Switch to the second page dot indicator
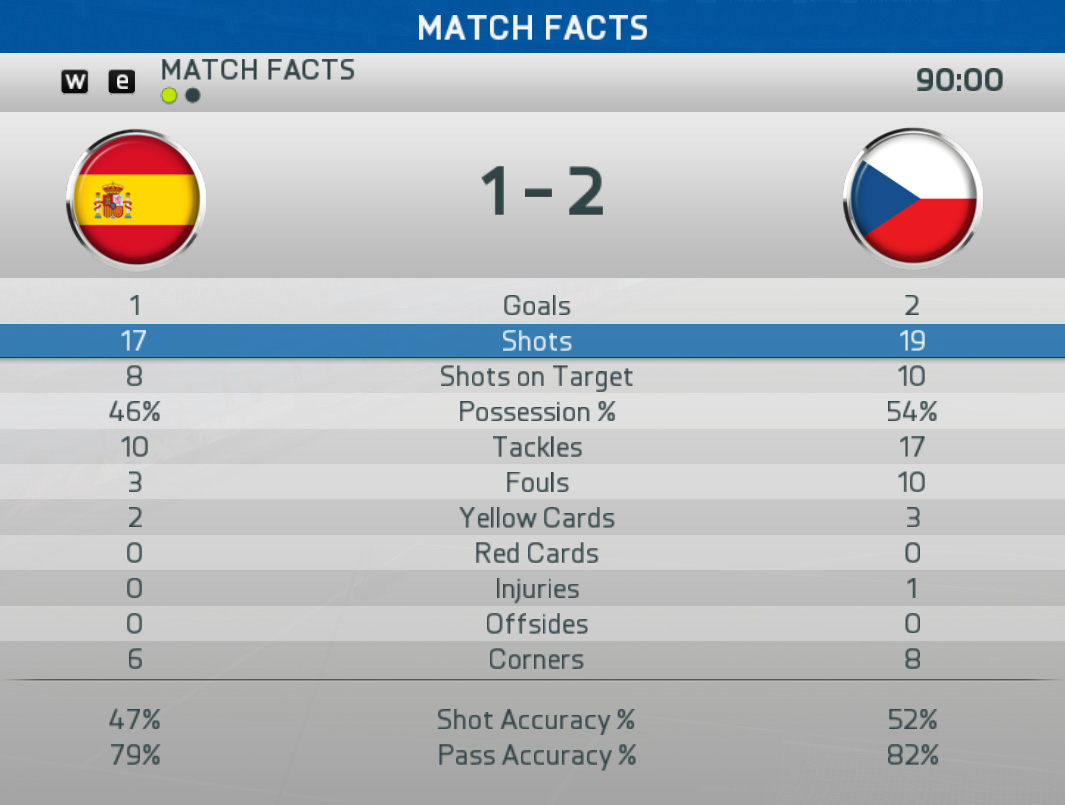The height and width of the screenshot is (805, 1065). pos(193,95)
